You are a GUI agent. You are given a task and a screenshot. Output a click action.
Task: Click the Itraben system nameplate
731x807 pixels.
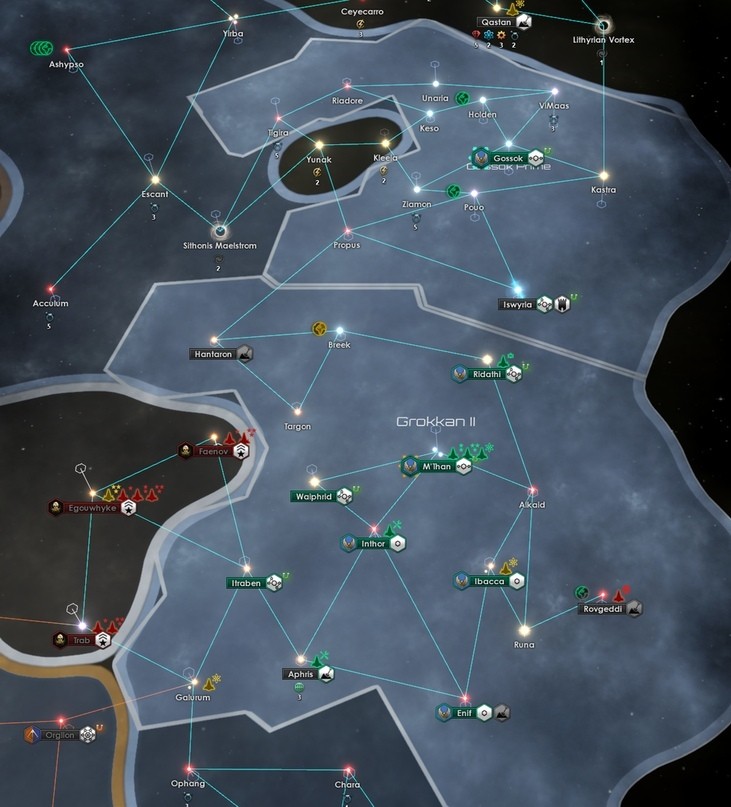coord(245,582)
